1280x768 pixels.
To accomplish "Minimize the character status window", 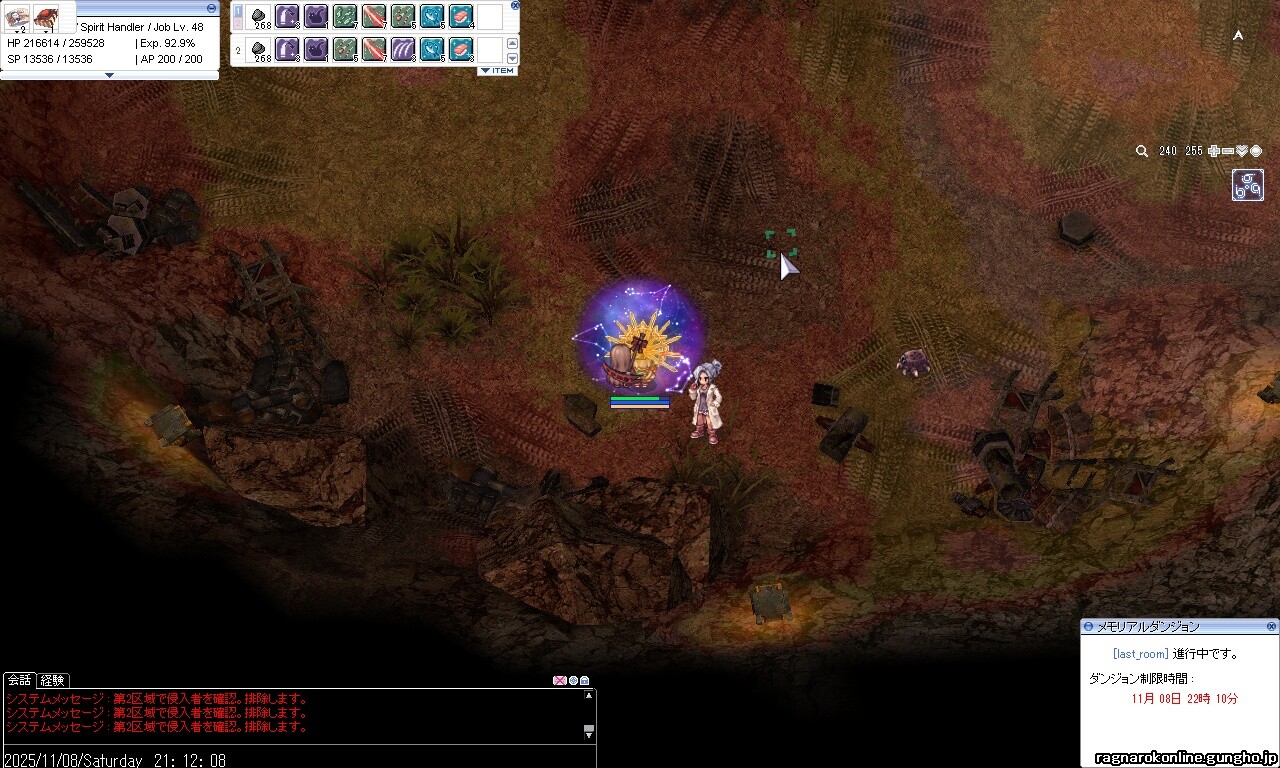I will [211, 8].
